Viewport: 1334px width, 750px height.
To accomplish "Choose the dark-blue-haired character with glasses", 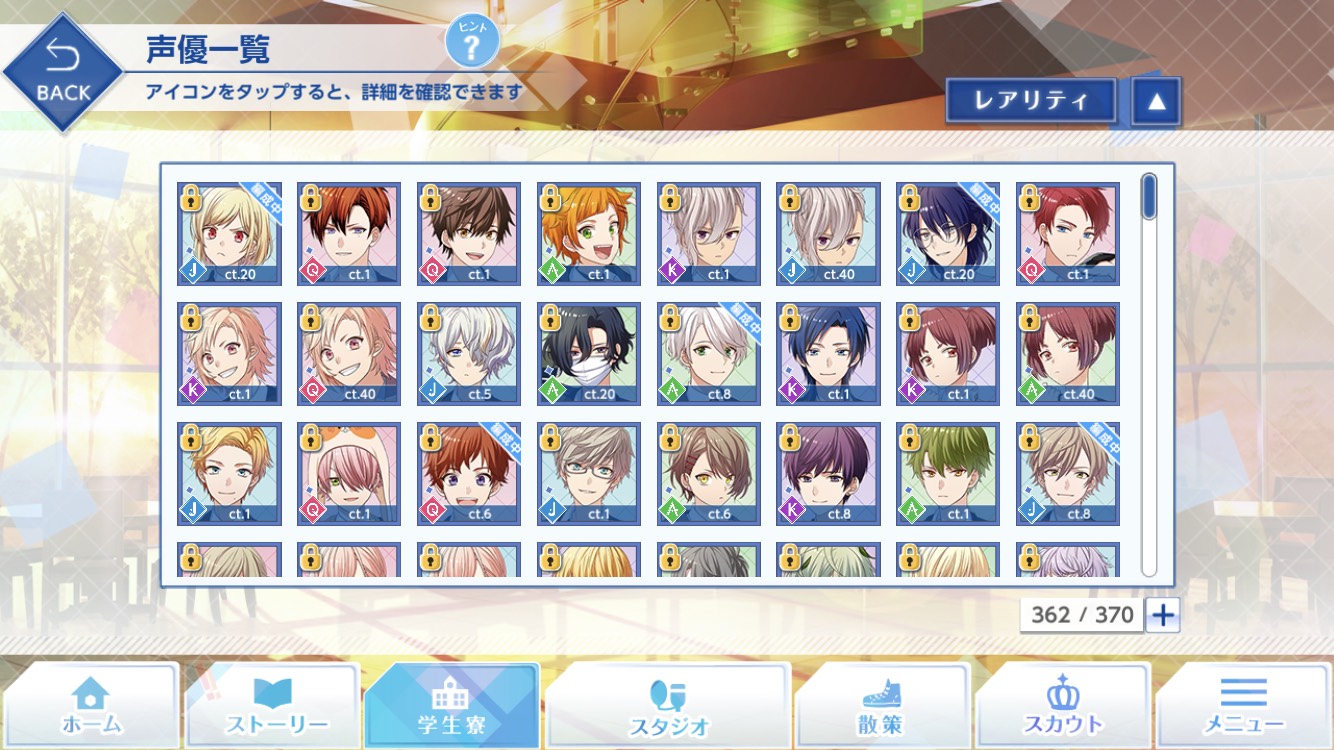I will [x=948, y=234].
